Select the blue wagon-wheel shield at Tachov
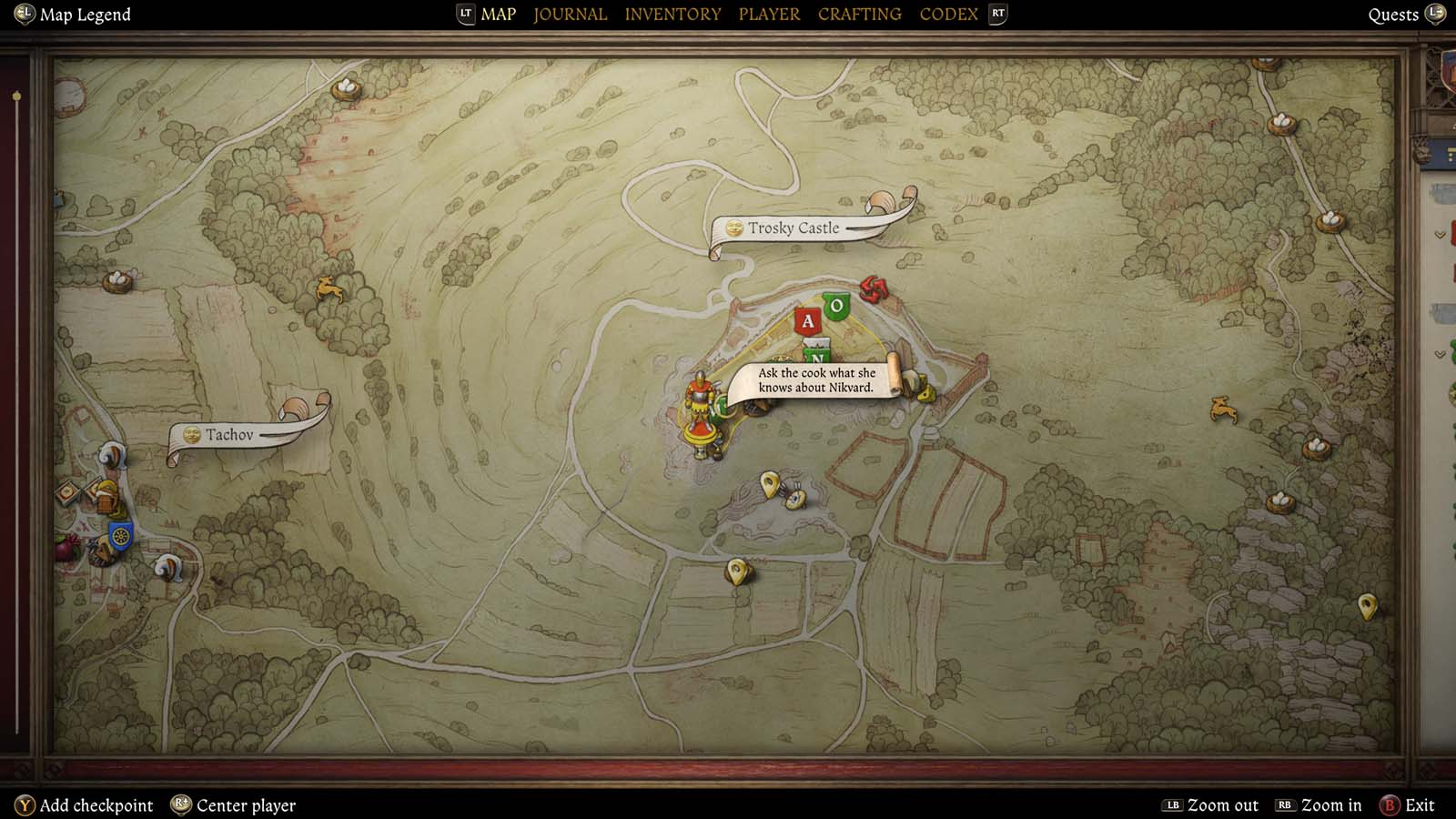The image size is (1456, 819). (121, 535)
